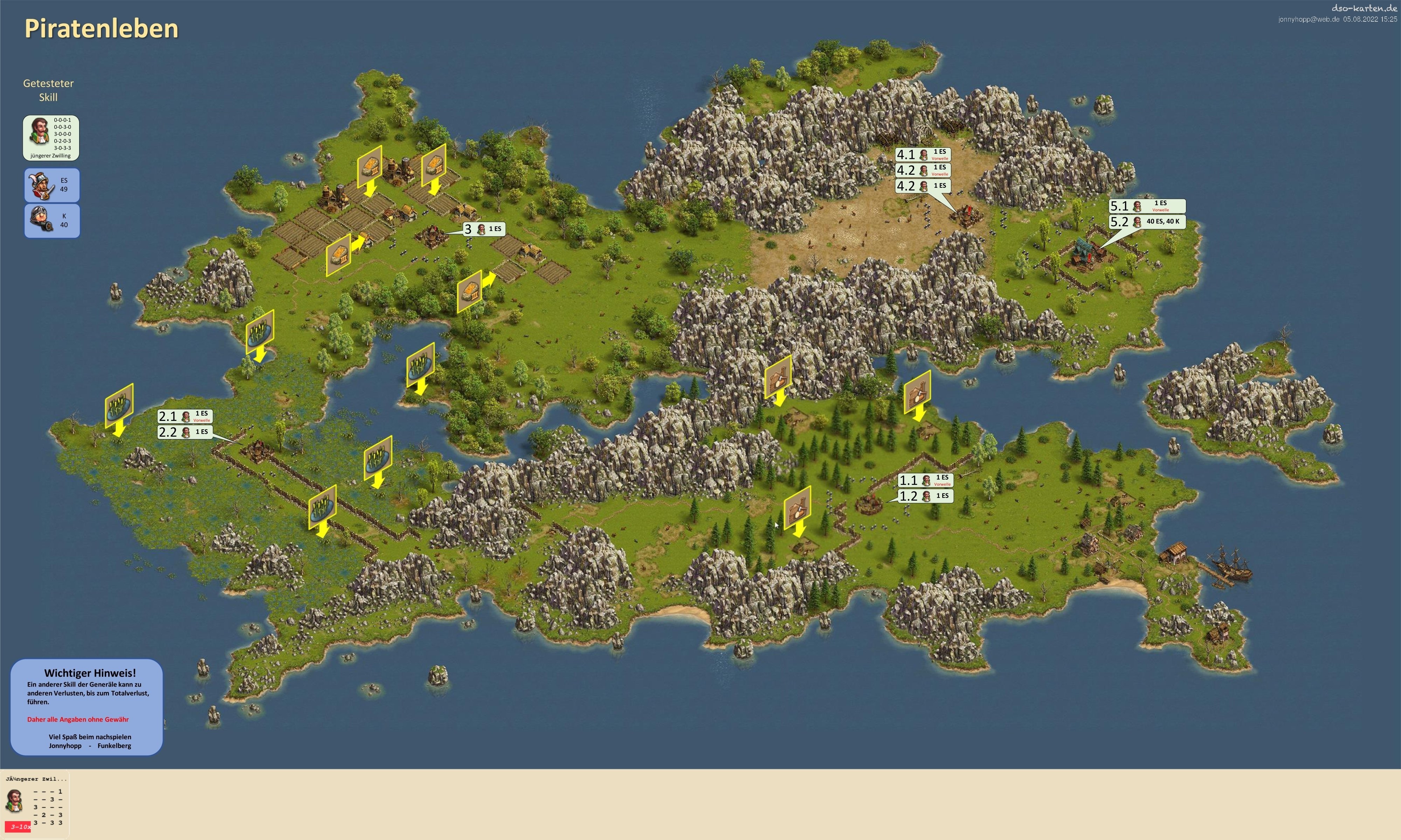Select the attack label 1.2
1401x840 pixels.
[x=925, y=497]
